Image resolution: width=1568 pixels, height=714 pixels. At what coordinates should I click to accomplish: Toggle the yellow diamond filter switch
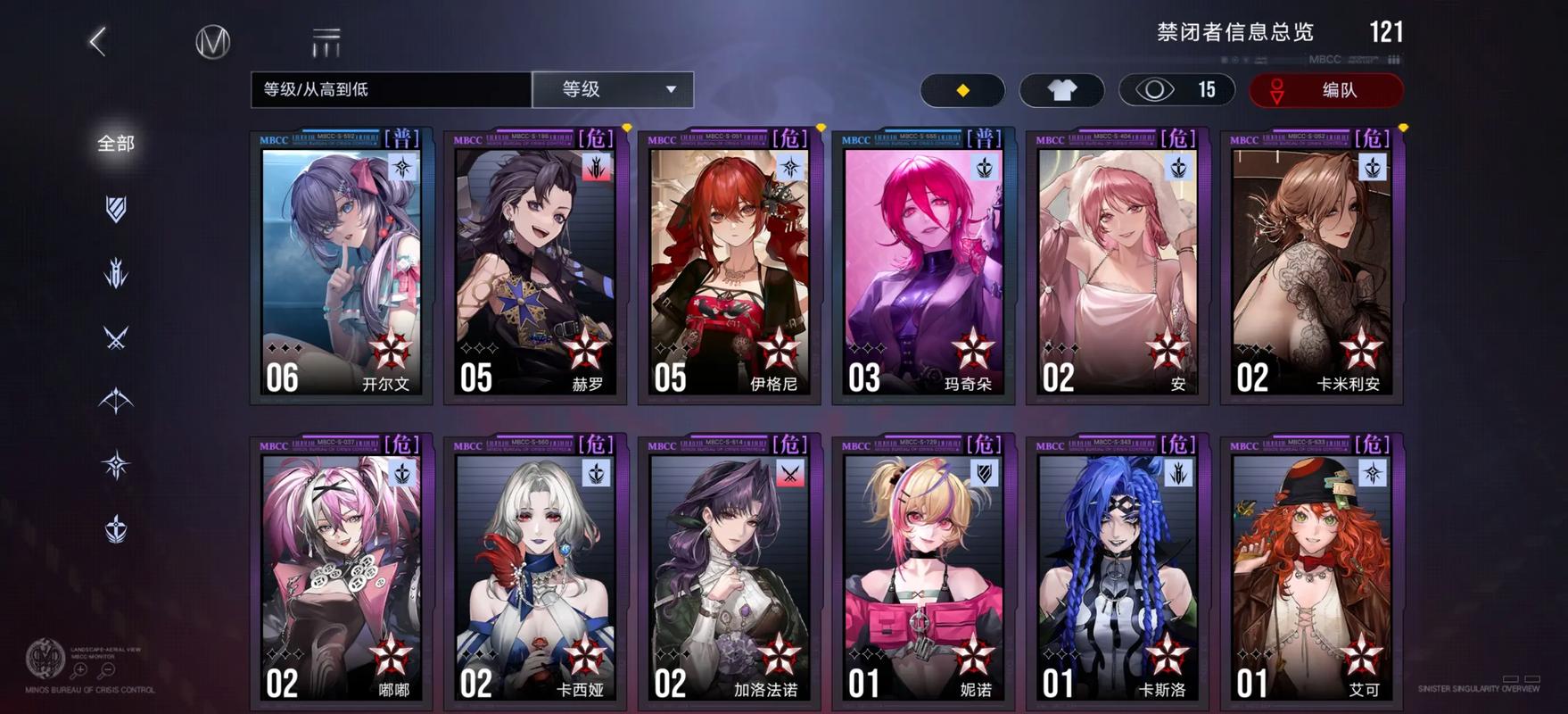pos(962,90)
